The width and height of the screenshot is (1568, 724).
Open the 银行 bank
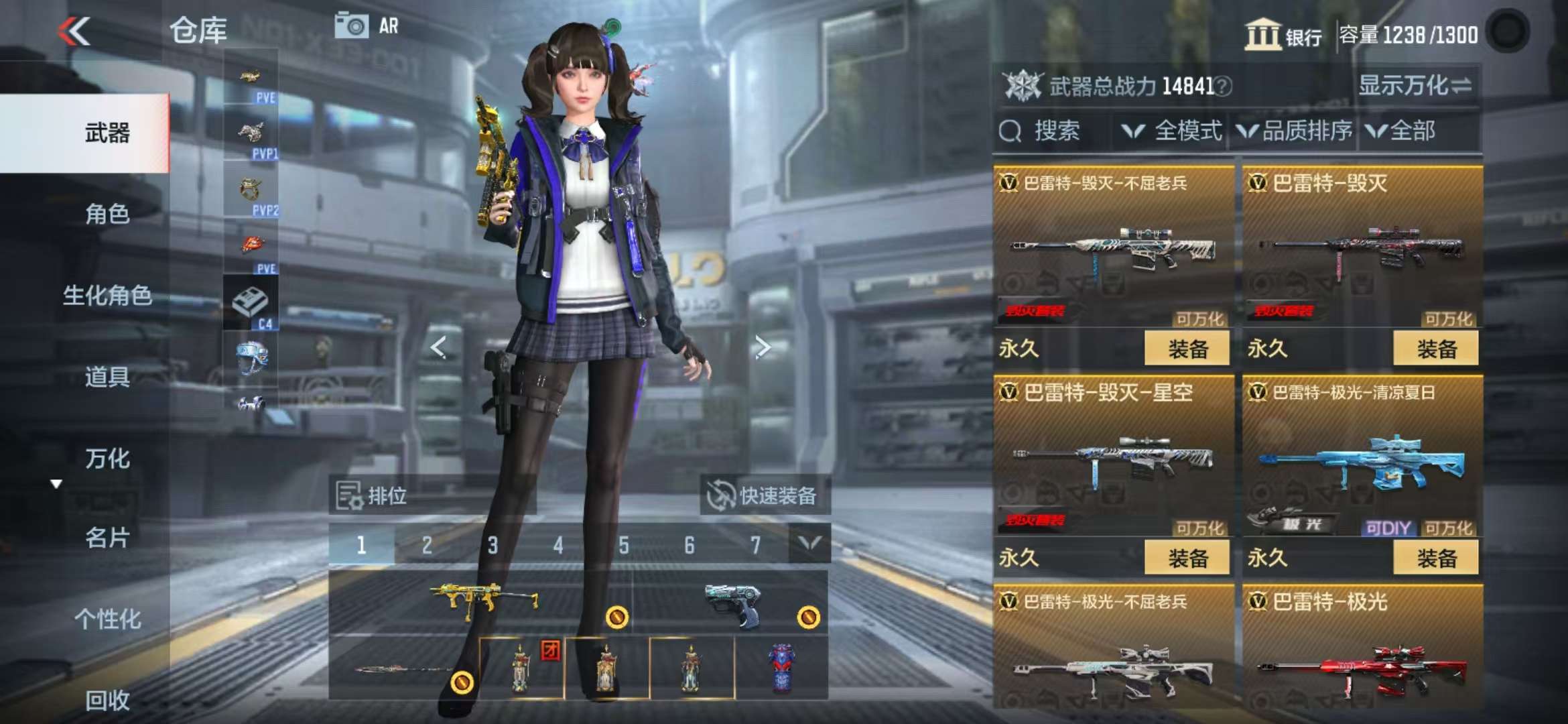click(x=1283, y=35)
